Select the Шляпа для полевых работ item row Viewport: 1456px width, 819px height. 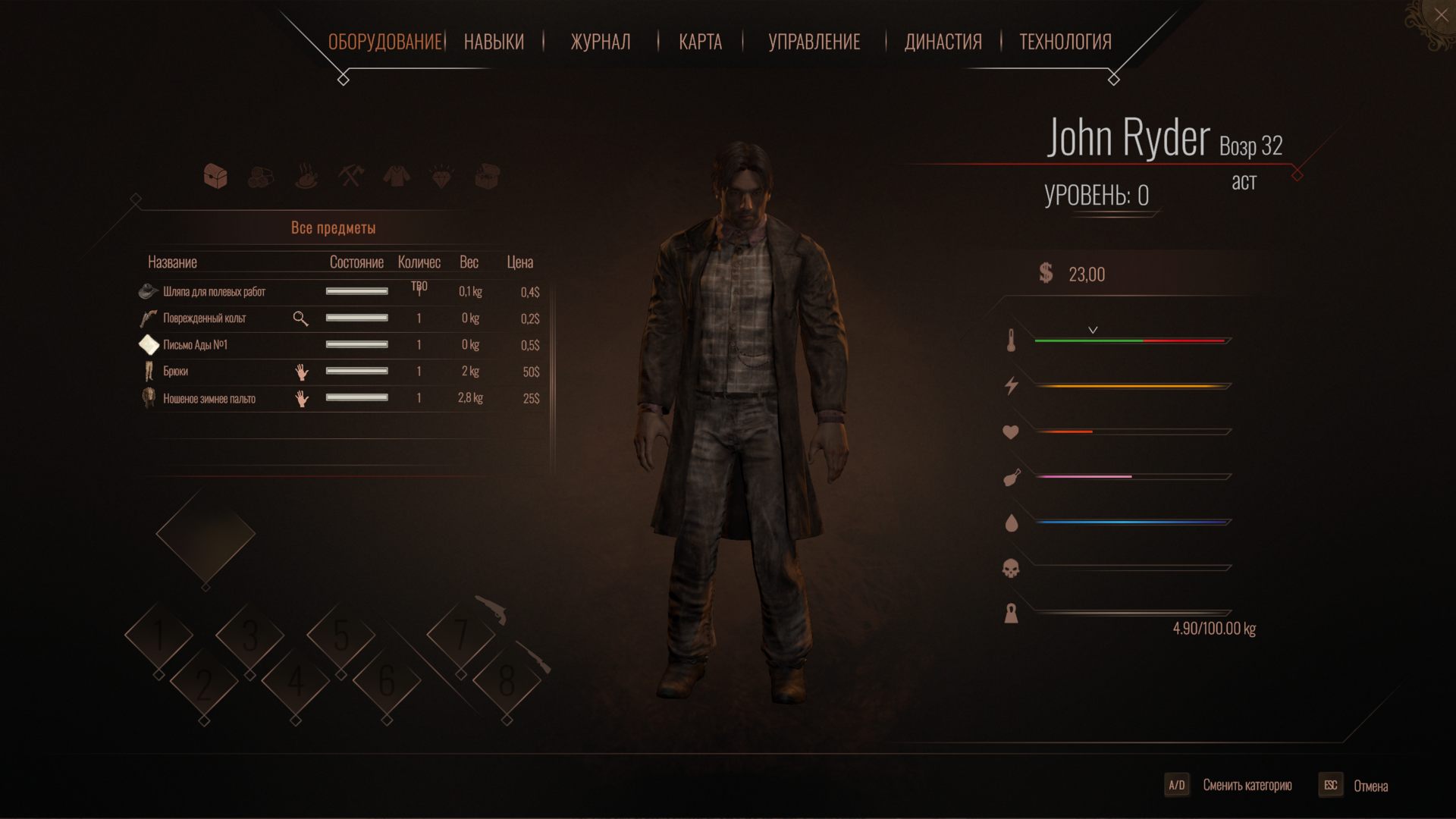215,292
